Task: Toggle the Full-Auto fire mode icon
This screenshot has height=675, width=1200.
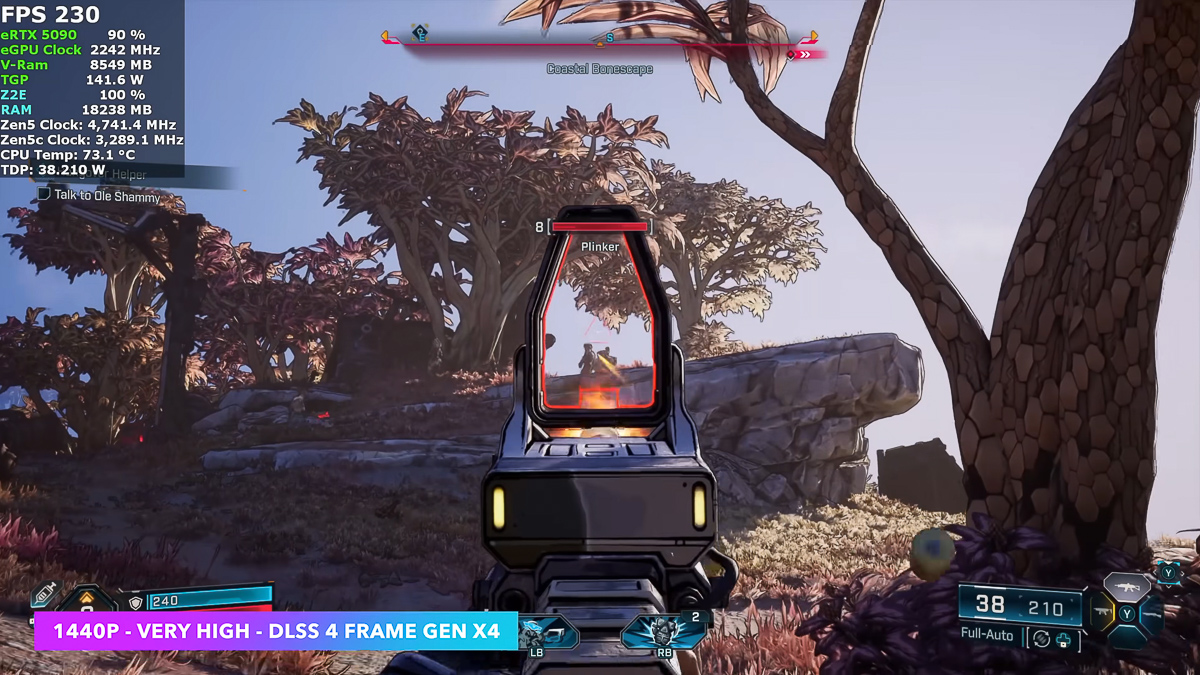Action: click(x=1041, y=637)
